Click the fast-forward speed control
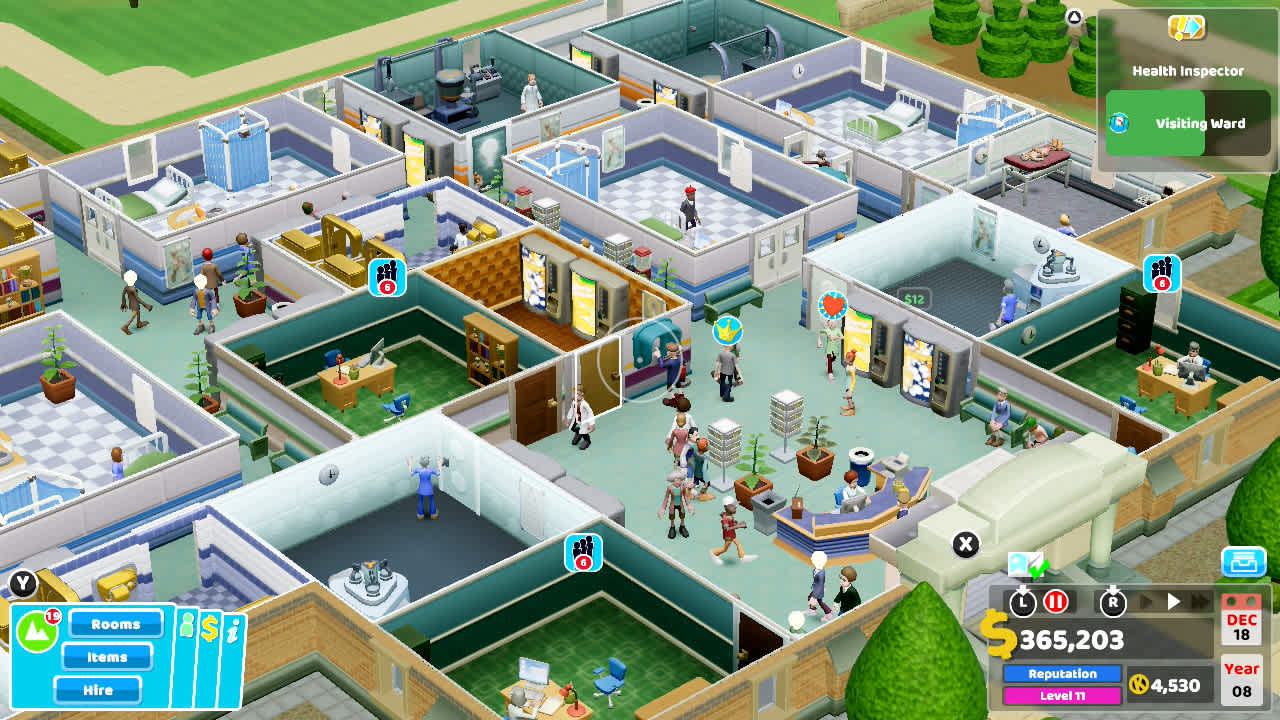The width and height of the screenshot is (1280, 720). point(1198,601)
